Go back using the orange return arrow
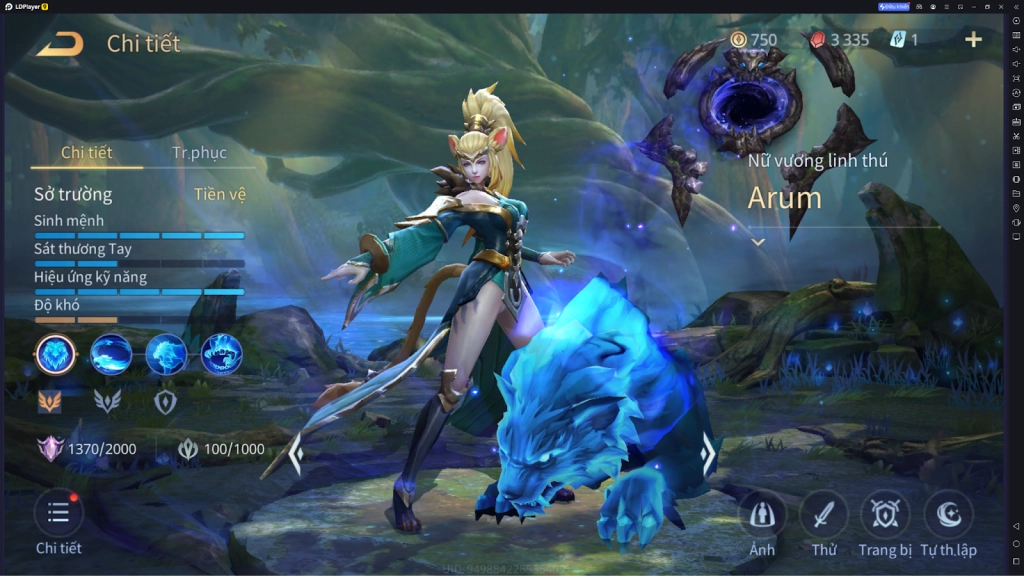Image resolution: width=1024 pixels, height=576 pixels. click(61, 43)
